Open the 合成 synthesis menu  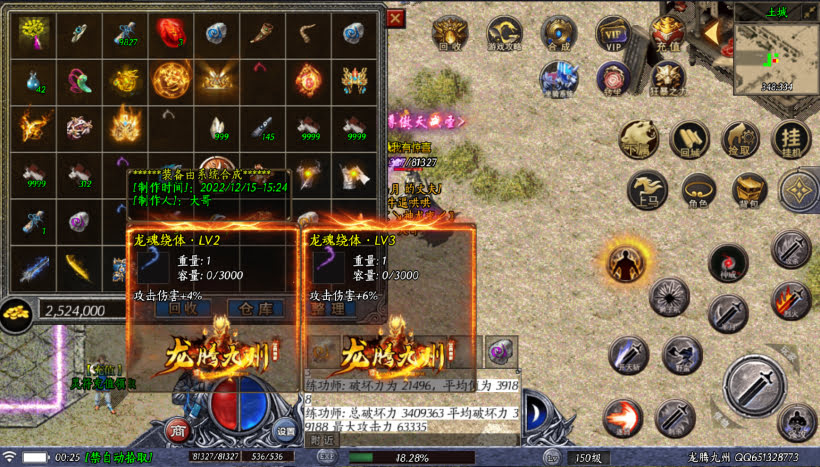[x=559, y=32]
